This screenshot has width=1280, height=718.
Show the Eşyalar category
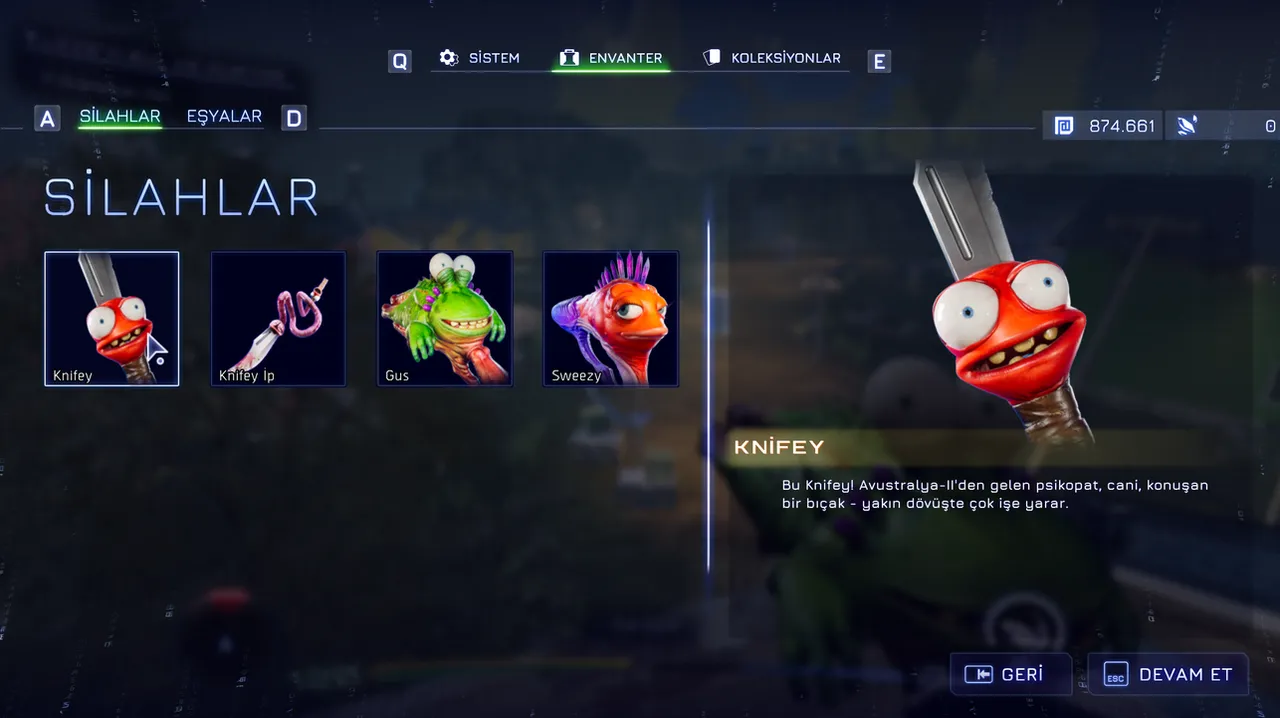(x=224, y=117)
